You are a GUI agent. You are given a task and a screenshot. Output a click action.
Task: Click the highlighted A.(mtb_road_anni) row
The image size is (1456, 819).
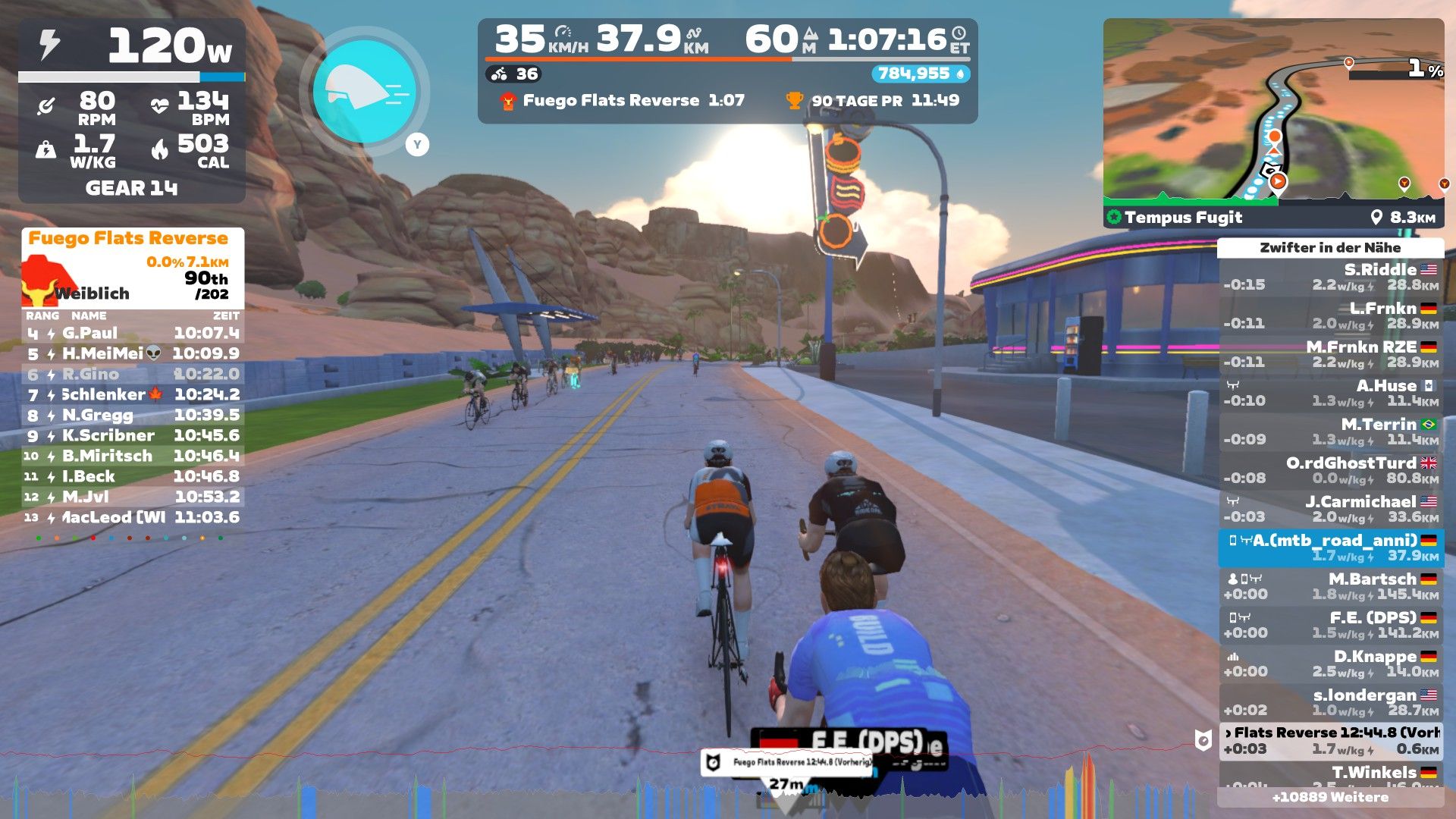[1330, 548]
